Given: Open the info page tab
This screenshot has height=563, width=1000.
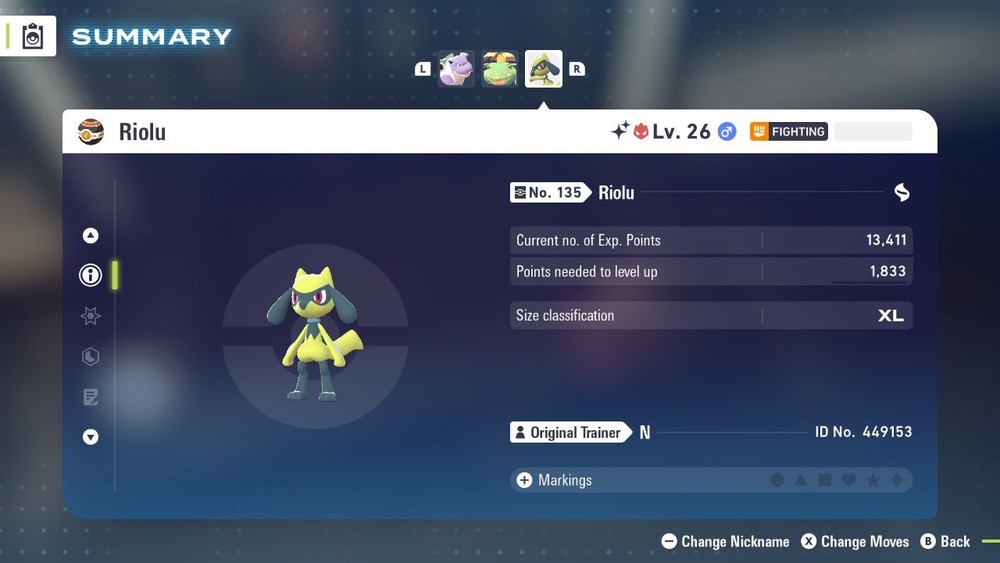Looking at the screenshot, I should [90, 275].
